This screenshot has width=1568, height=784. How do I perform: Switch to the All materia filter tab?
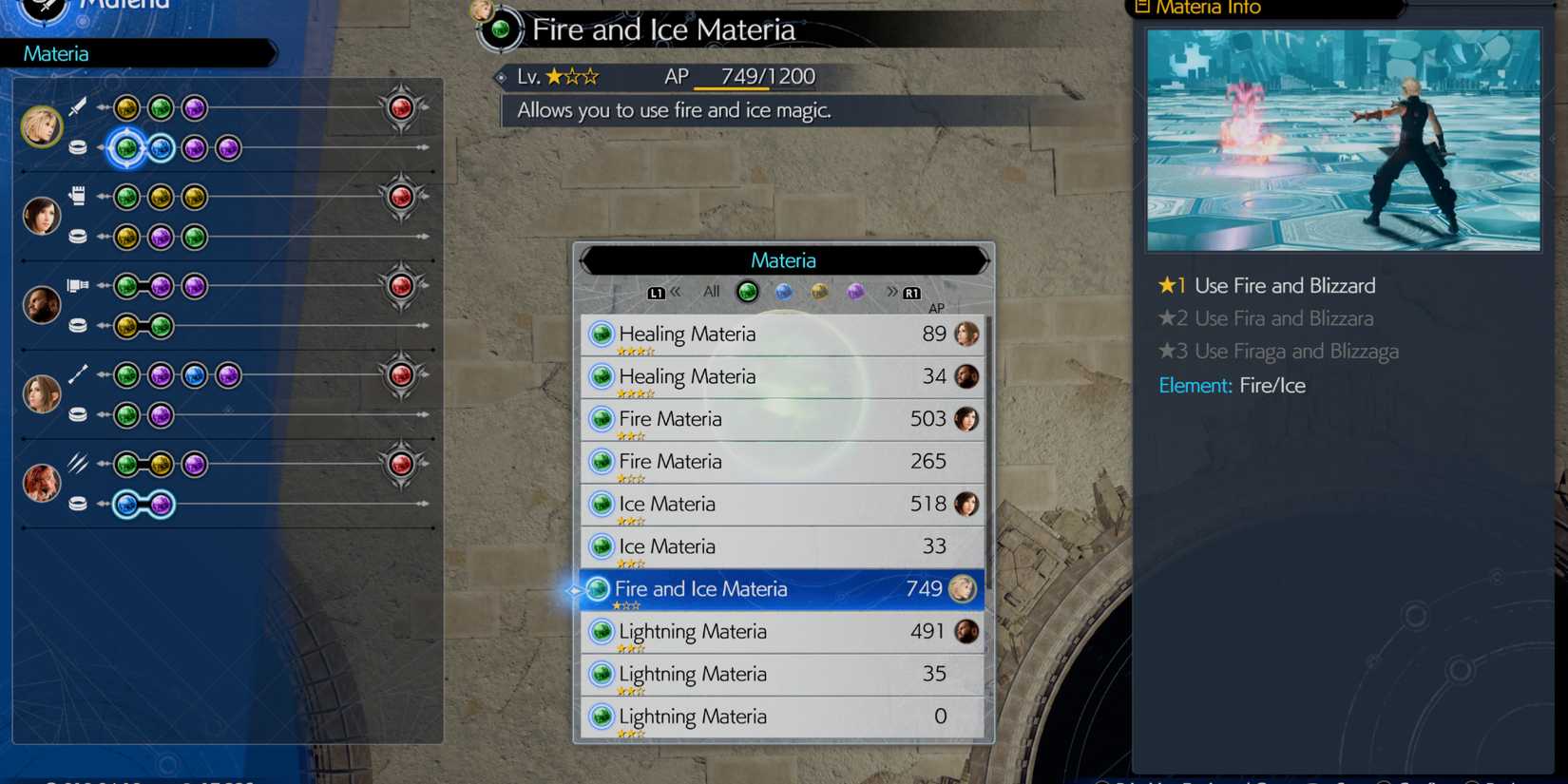[710, 292]
